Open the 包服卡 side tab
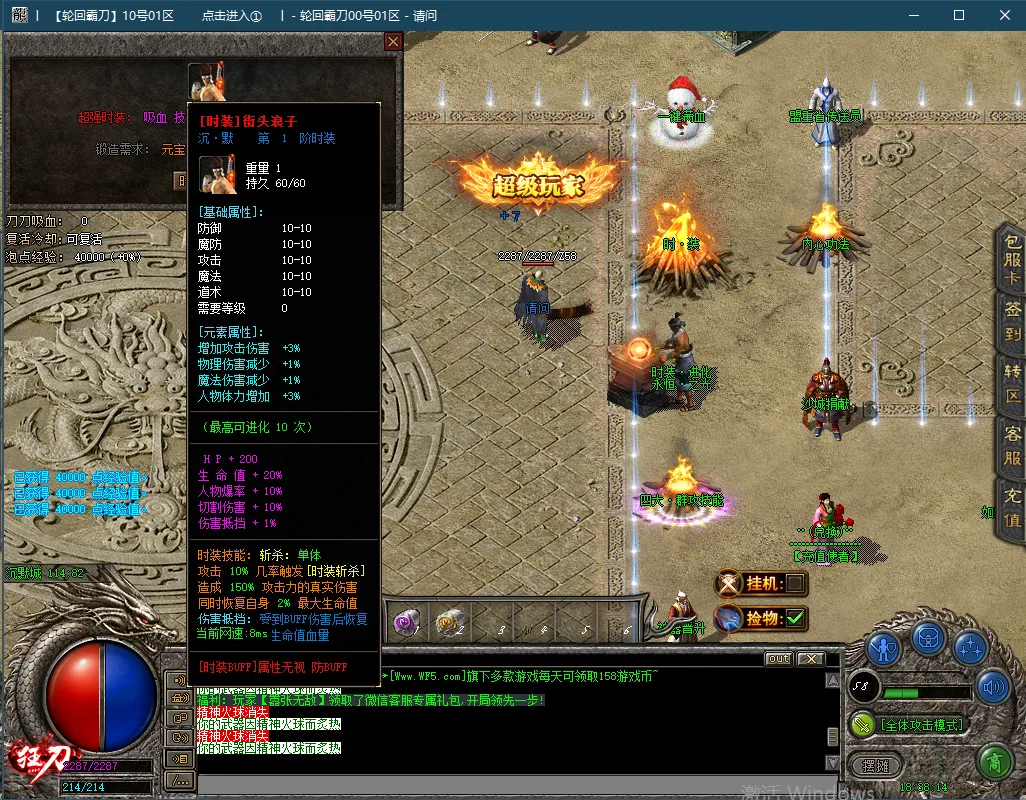This screenshot has height=800, width=1026. (x=1012, y=258)
